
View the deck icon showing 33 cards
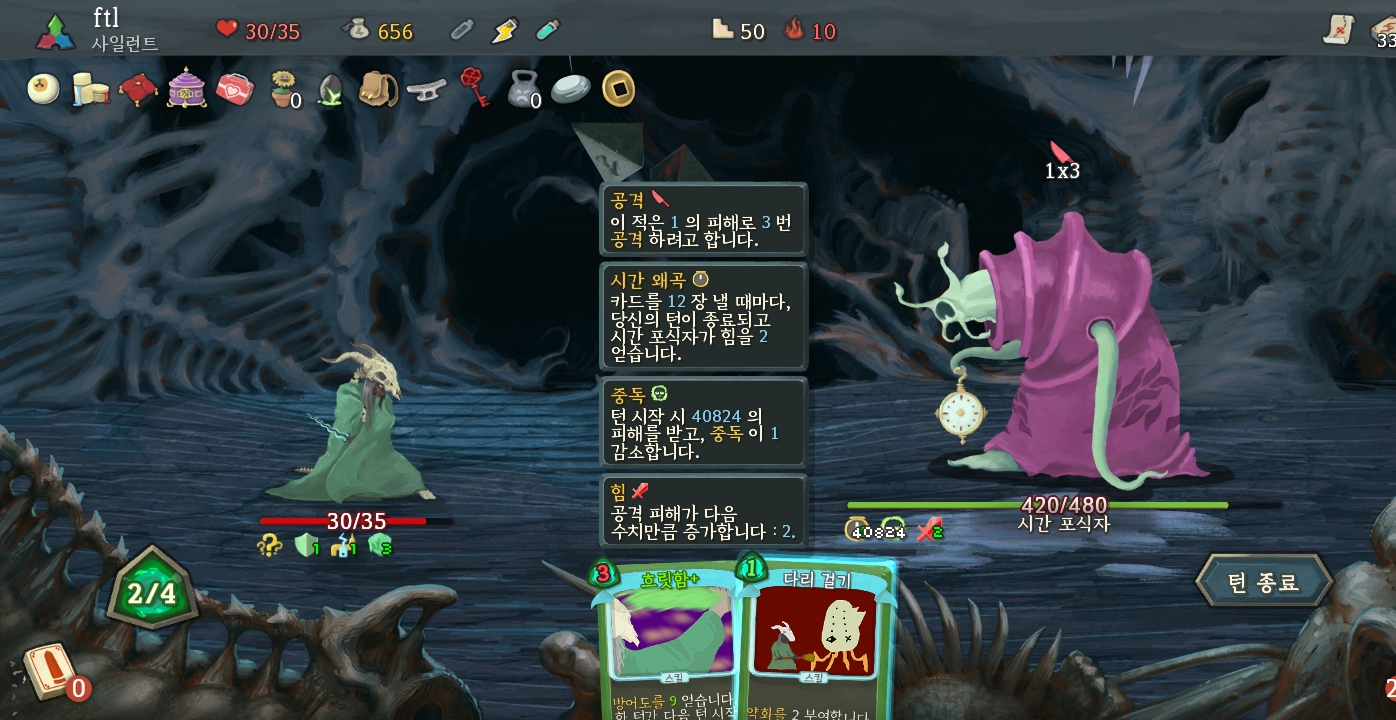1383,31
